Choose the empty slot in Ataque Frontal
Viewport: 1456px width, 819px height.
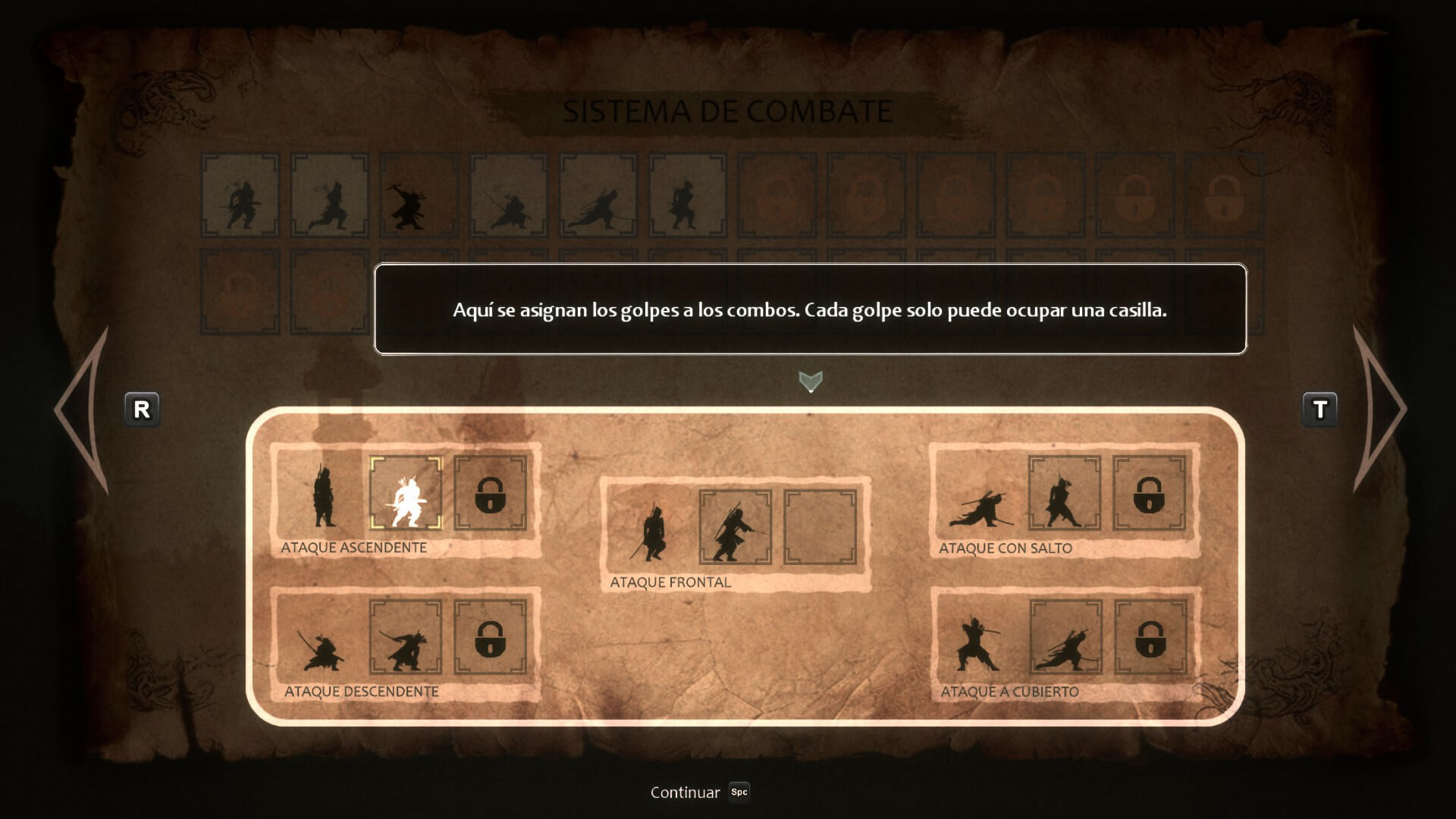[820, 527]
